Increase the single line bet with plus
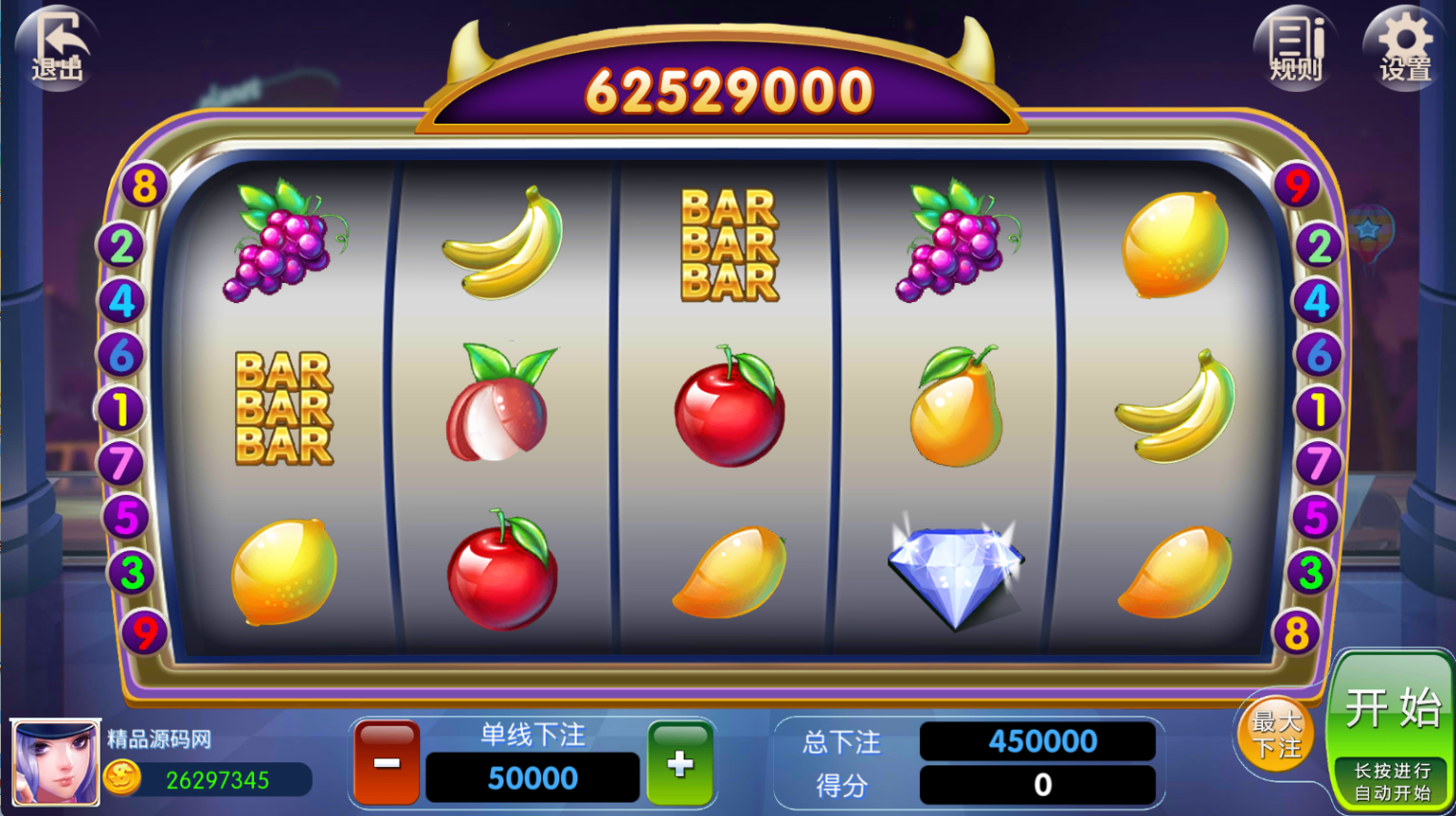This screenshot has width=1456, height=816. (680, 762)
